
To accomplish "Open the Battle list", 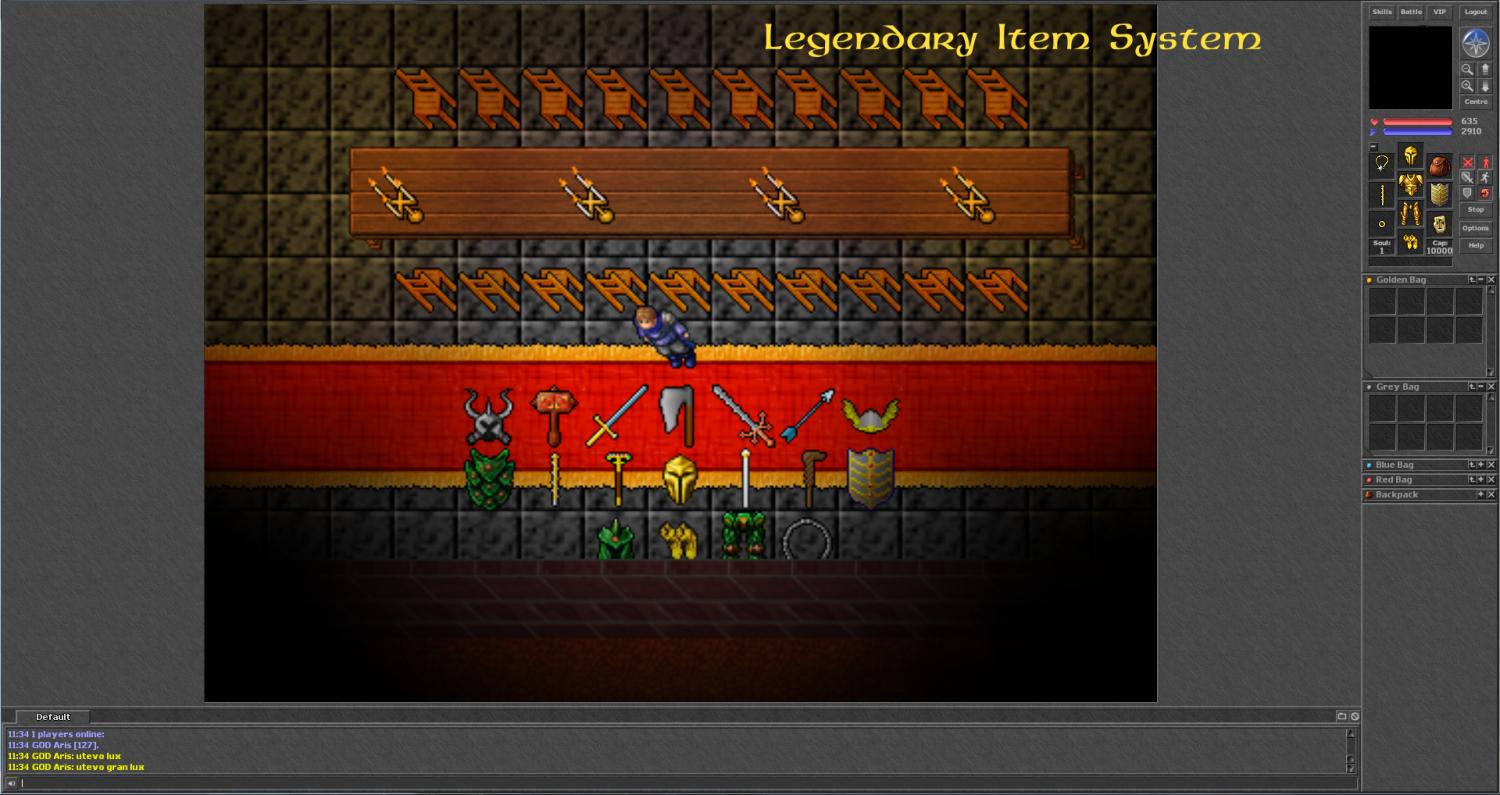I will point(1410,12).
